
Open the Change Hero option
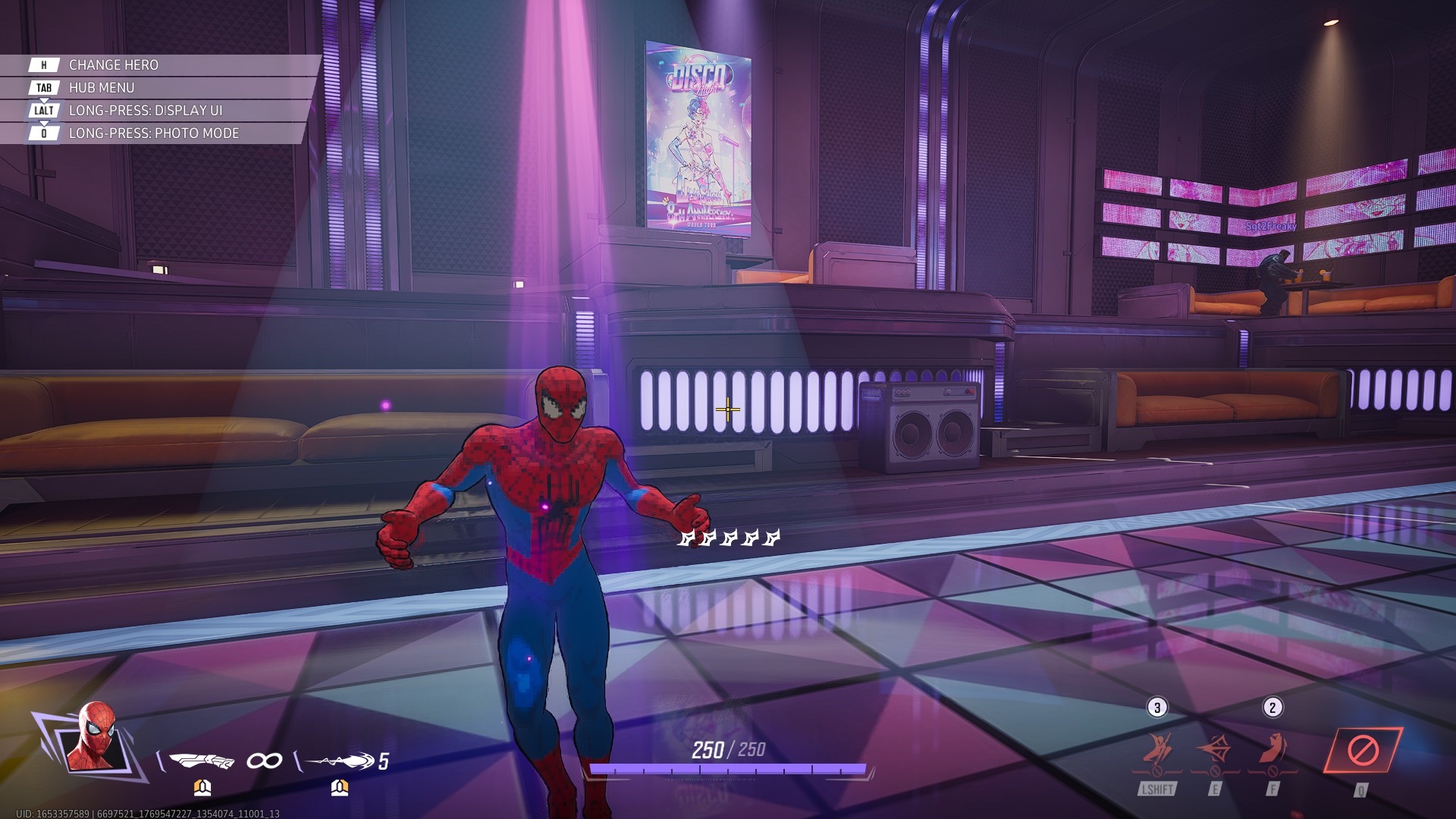click(x=114, y=65)
